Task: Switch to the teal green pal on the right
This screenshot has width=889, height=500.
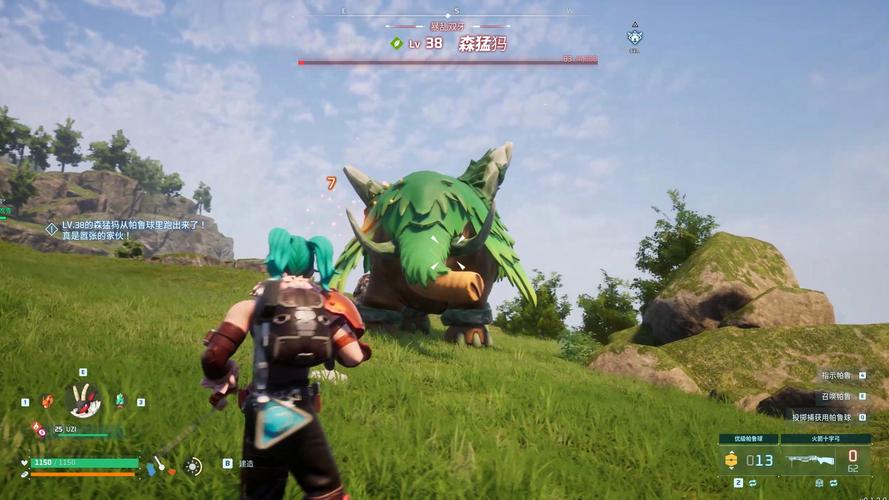Action: (120, 401)
